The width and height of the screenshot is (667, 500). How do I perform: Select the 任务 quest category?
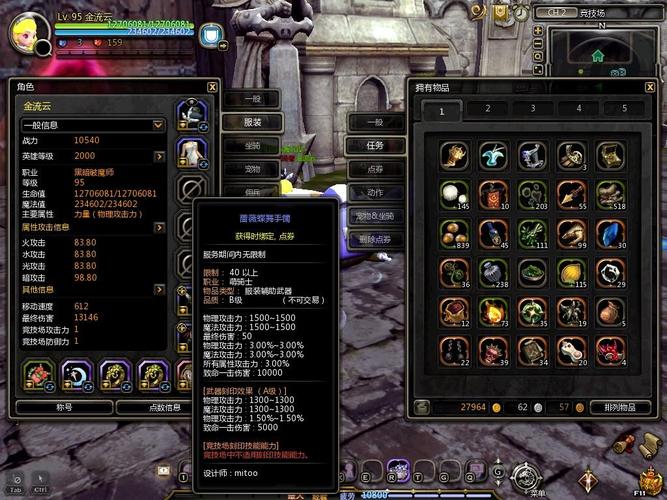point(375,144)
